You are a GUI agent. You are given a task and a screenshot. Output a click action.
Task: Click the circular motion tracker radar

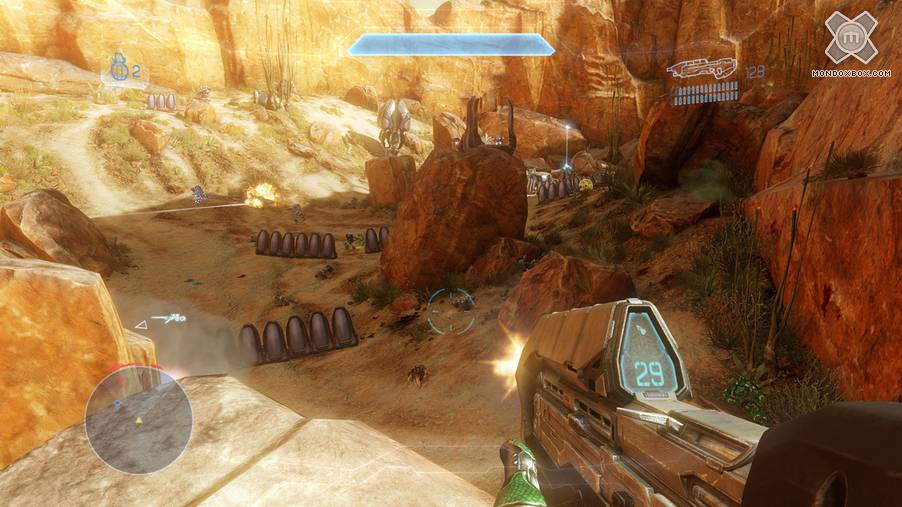click(x=138, y=419)
